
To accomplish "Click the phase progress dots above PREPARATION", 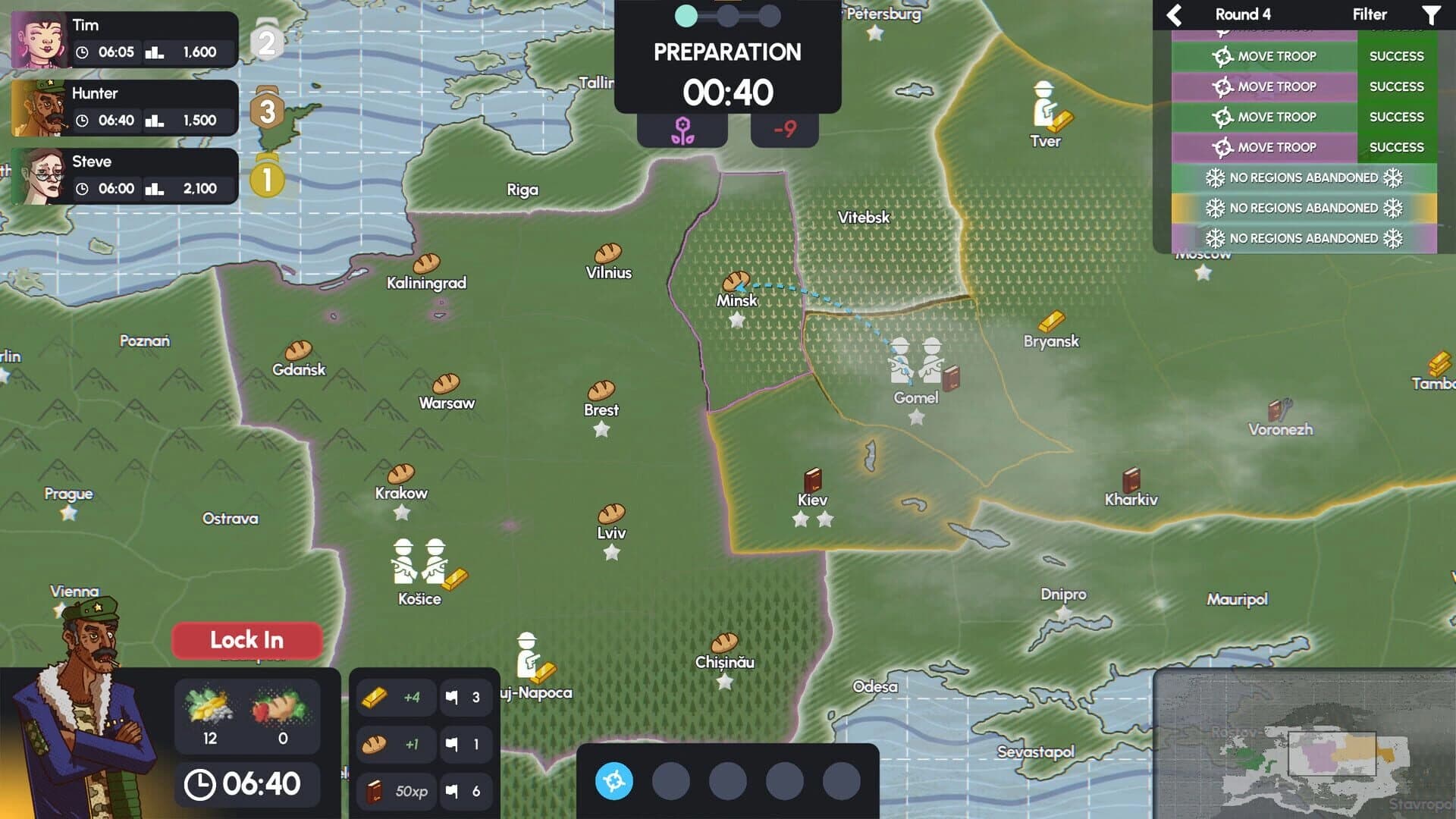I will point(726,14).
